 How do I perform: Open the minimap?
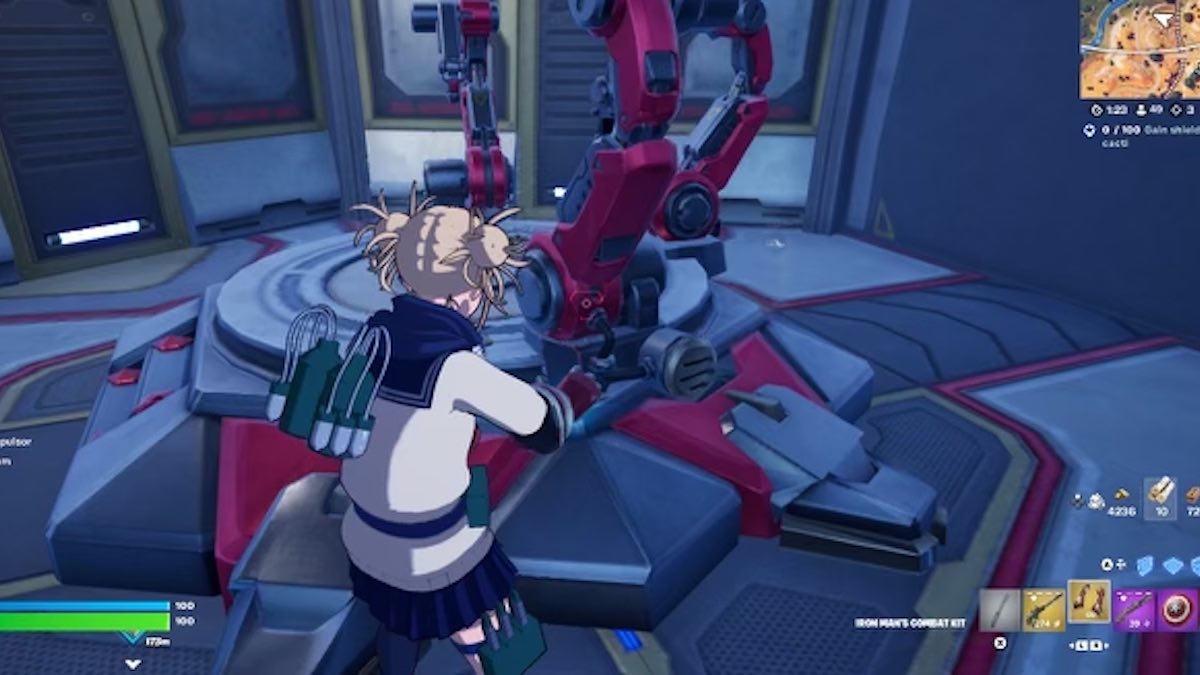(1138, 49)
